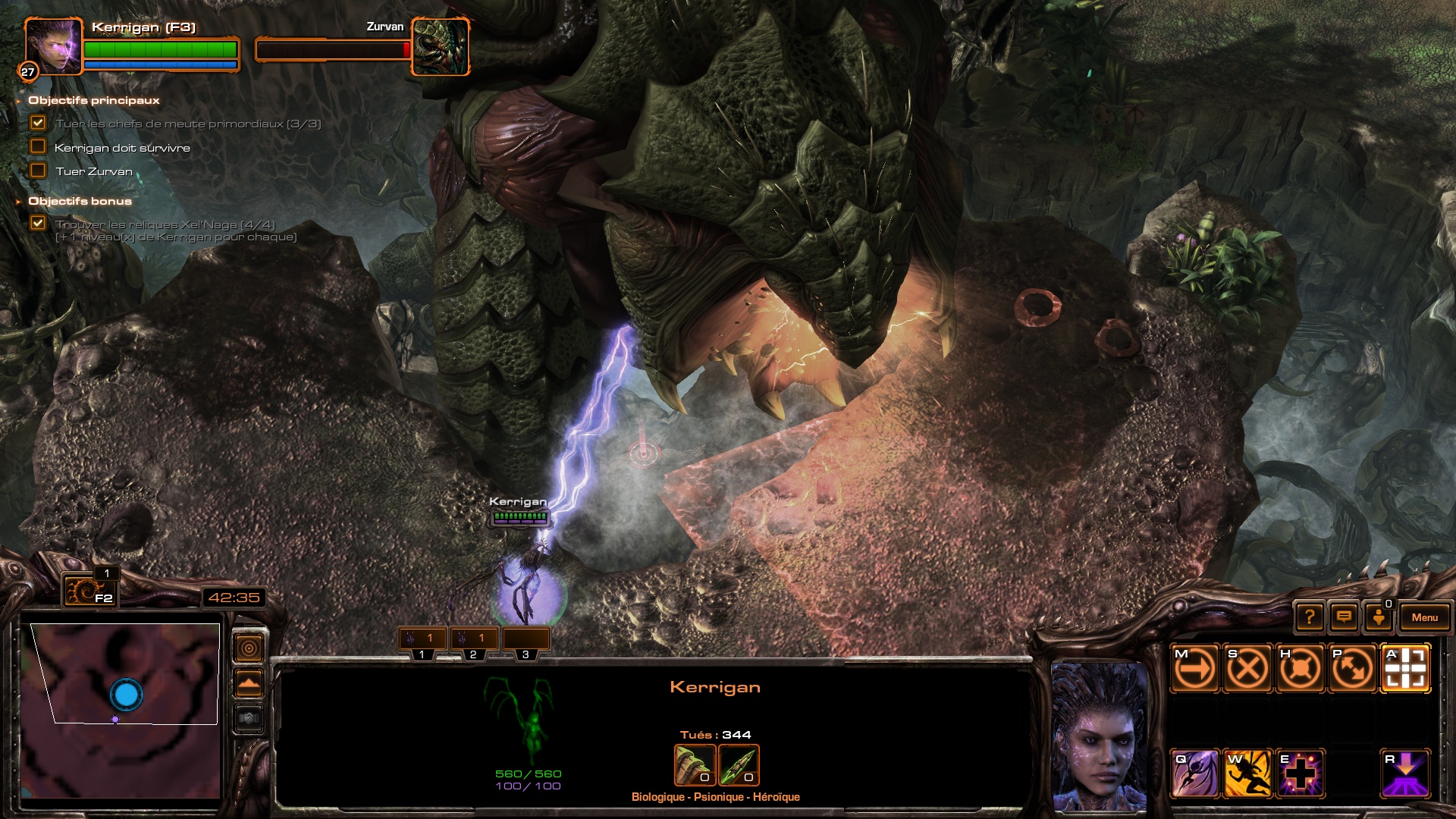The height and width of the screenshot is (819, 1456).
Task: Open the chat message log button
Action: tap(1344, 617)
